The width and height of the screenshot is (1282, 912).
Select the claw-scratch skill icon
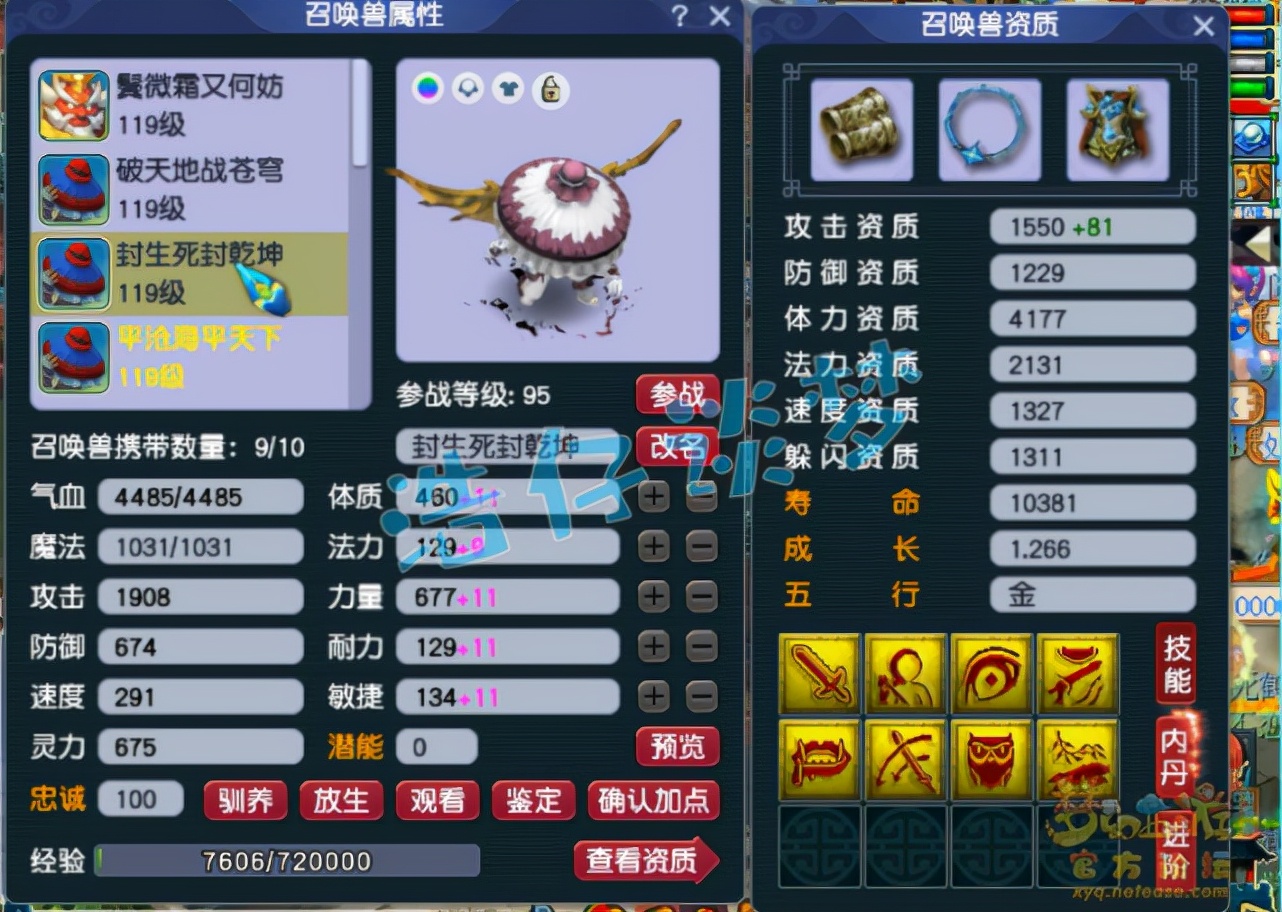pos(1077,673)
